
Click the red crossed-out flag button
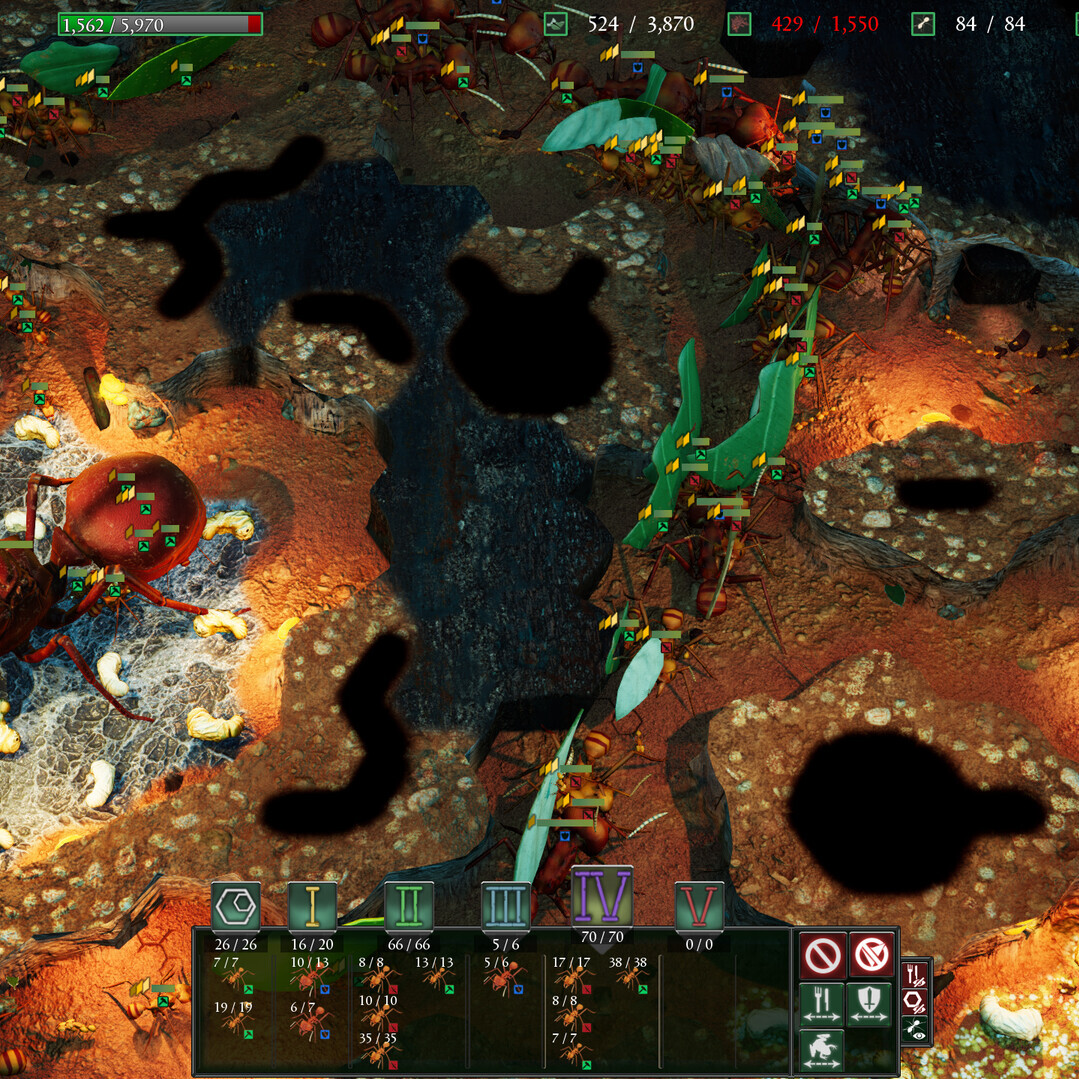[871, 956]
